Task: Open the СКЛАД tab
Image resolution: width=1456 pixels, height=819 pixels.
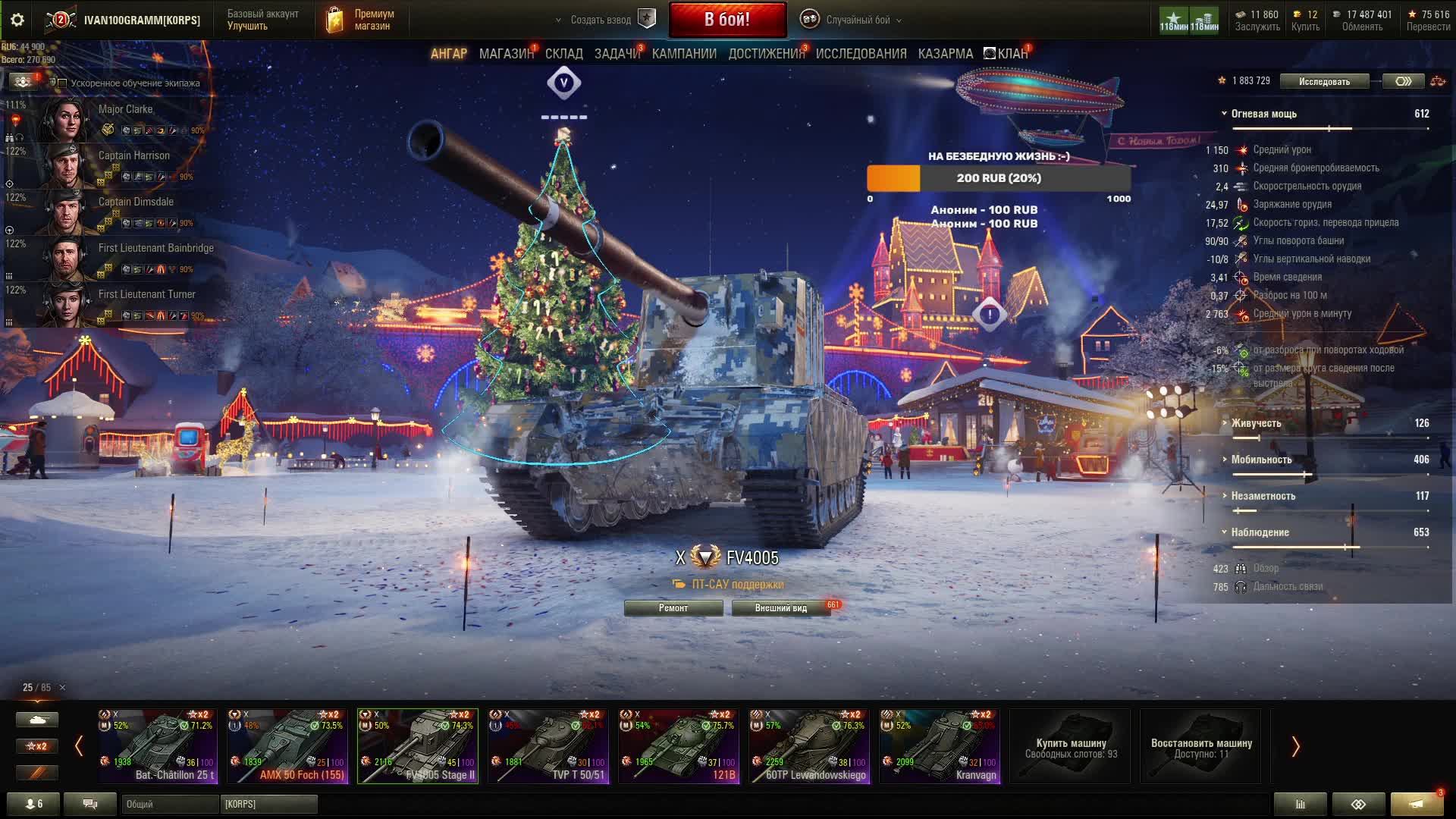Action: (563, 54)
